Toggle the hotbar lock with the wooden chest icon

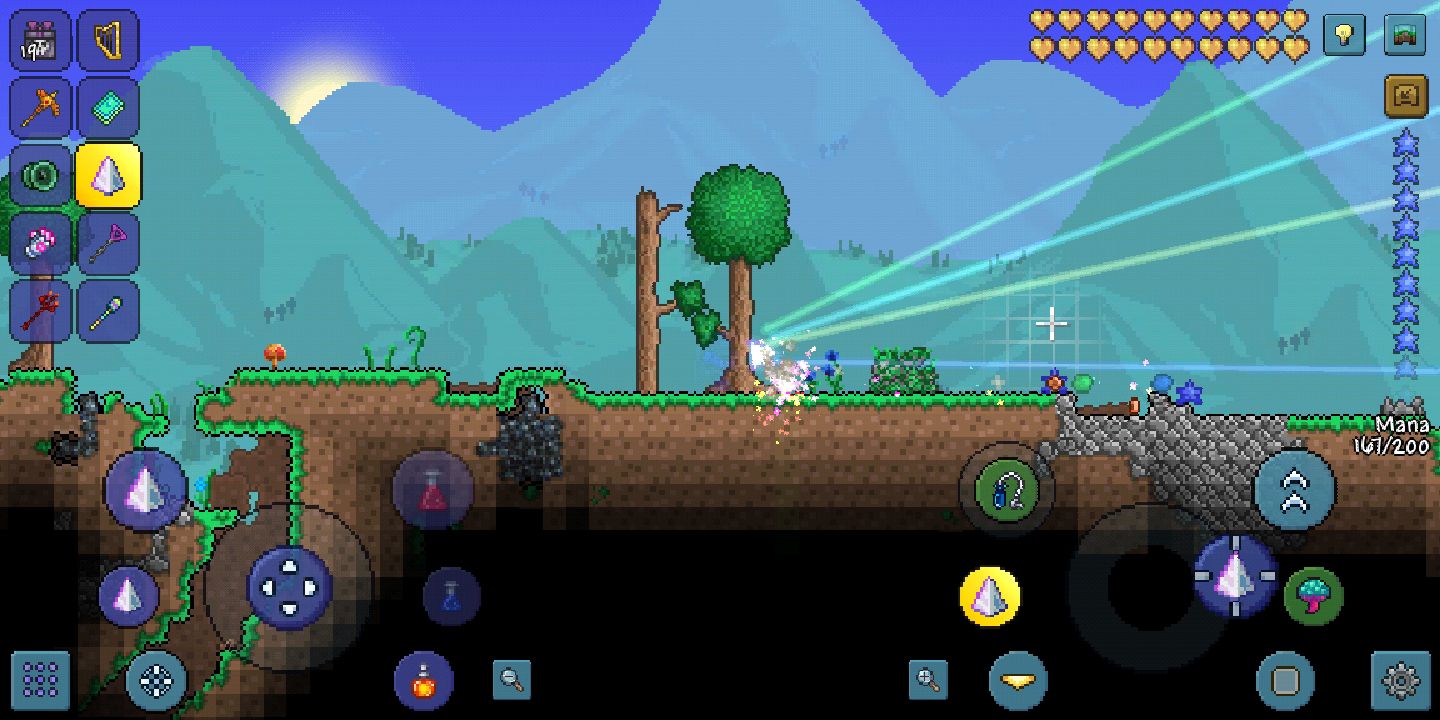pos(1404,96)
